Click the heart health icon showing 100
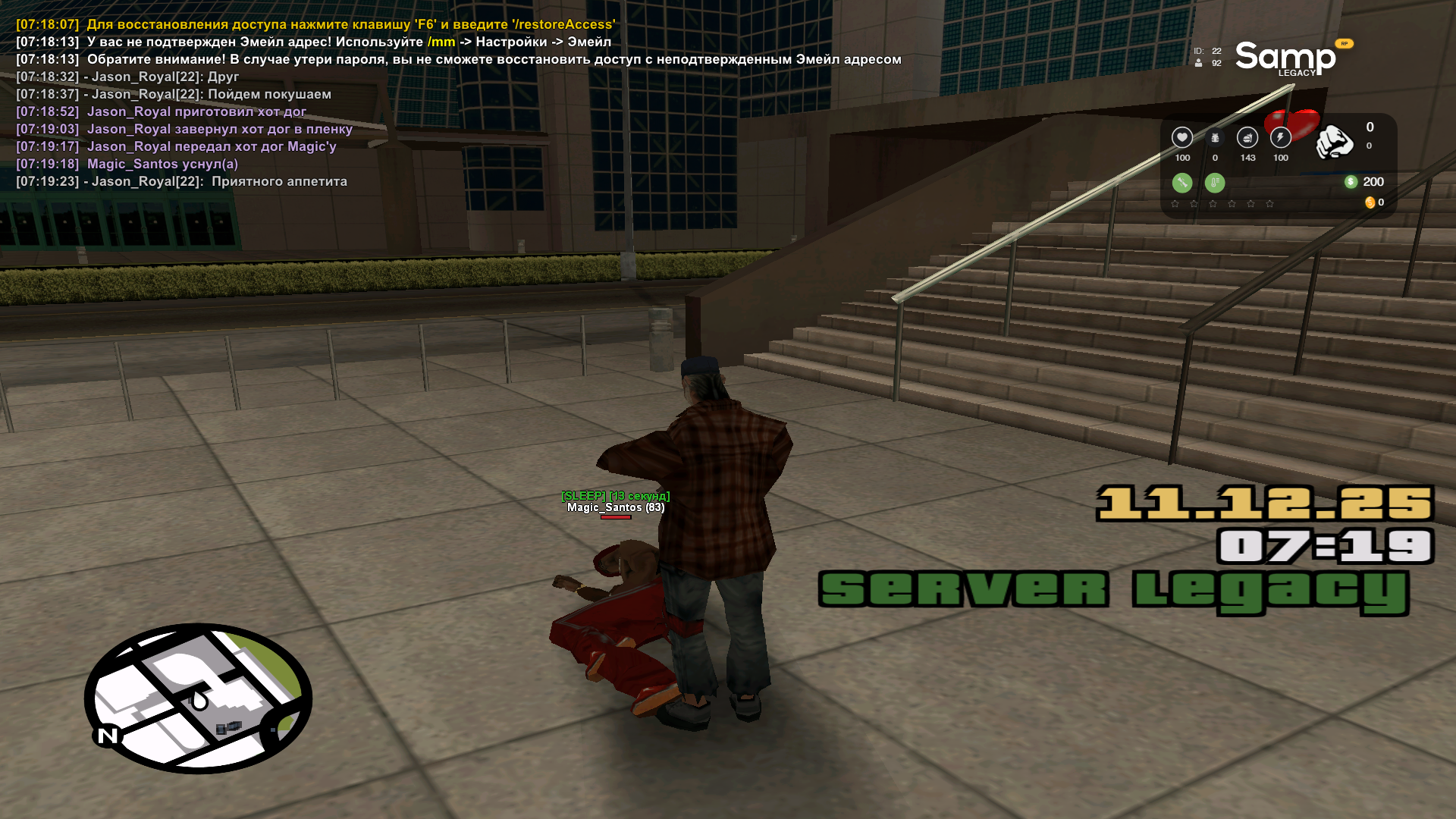The width and height of the screenshot is (1456, 819). [1183, 138]
